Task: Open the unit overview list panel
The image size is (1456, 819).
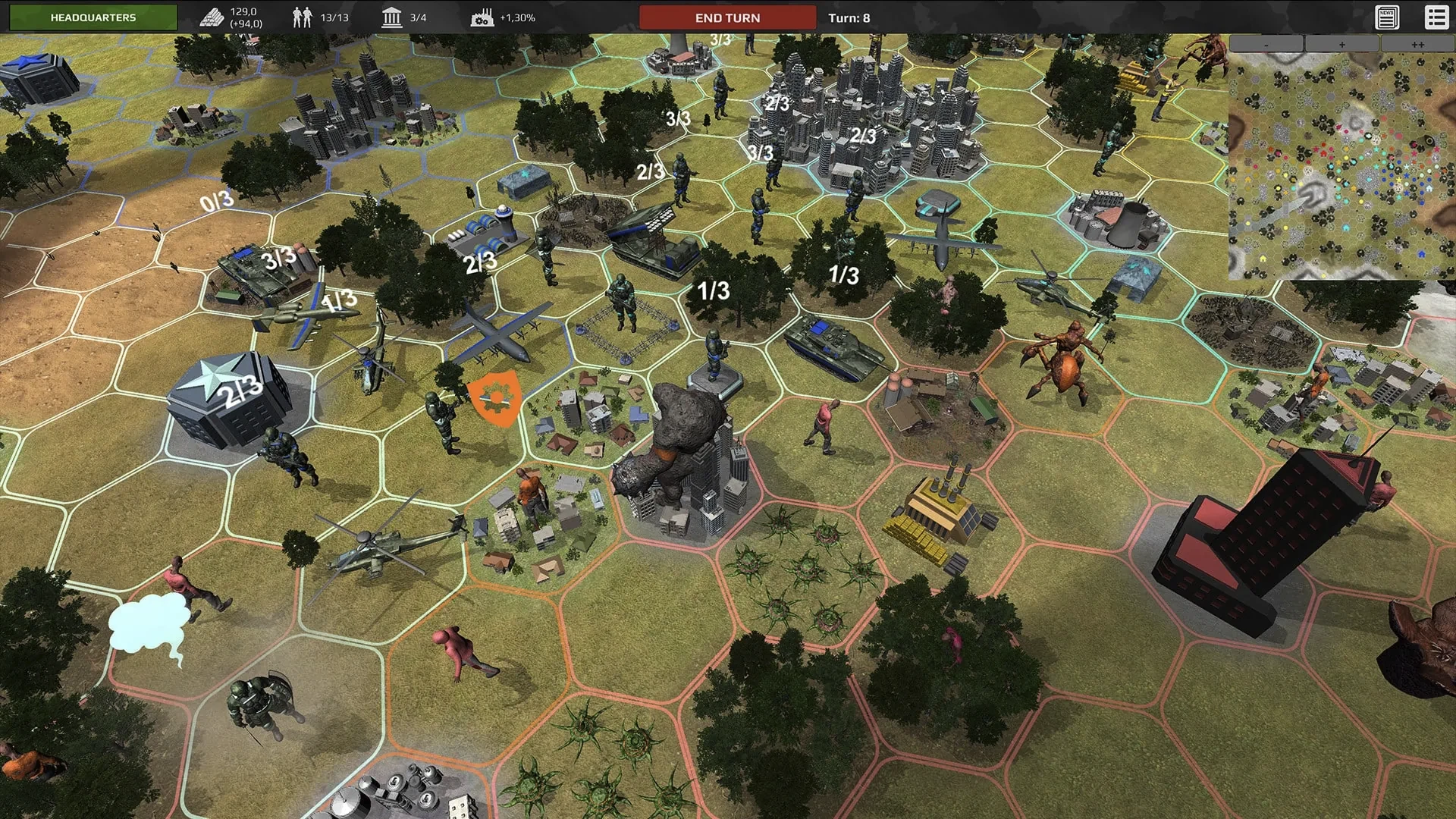Action: click(1436, 16)
